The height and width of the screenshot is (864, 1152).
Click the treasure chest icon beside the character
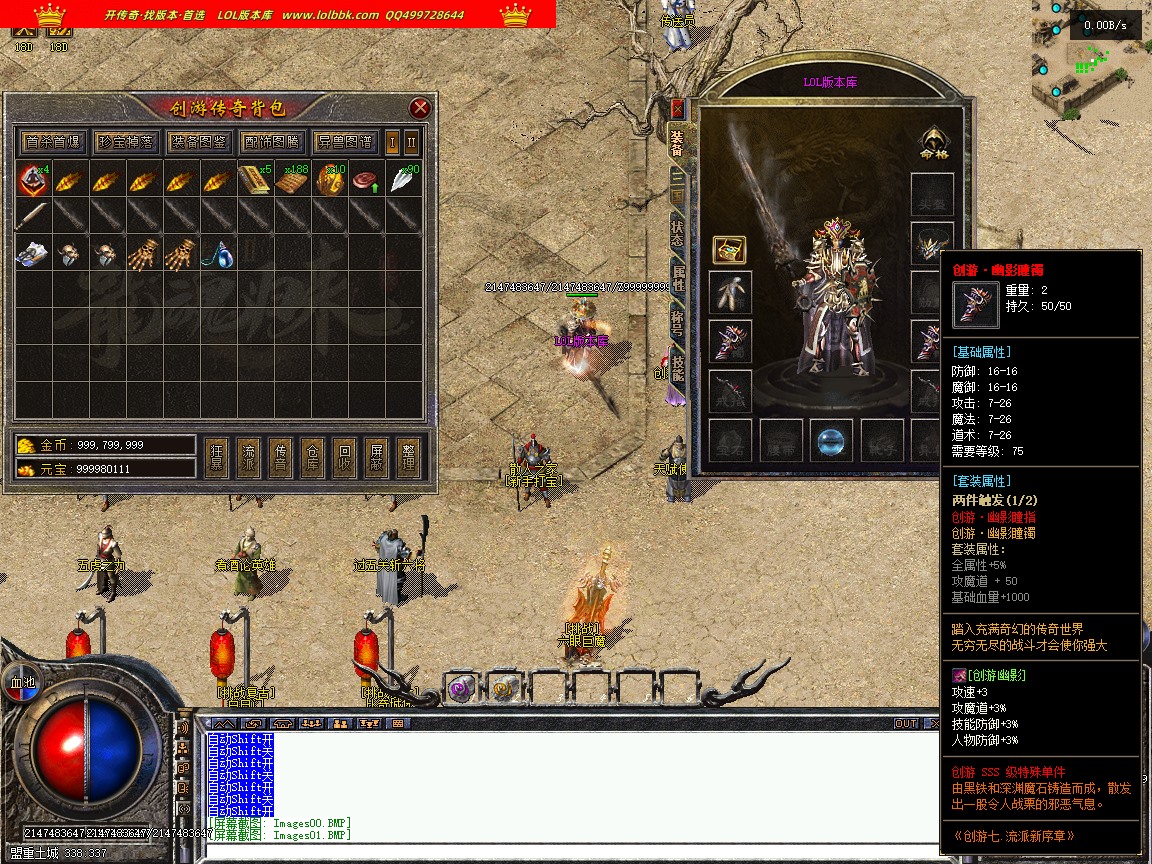[728, 249]
